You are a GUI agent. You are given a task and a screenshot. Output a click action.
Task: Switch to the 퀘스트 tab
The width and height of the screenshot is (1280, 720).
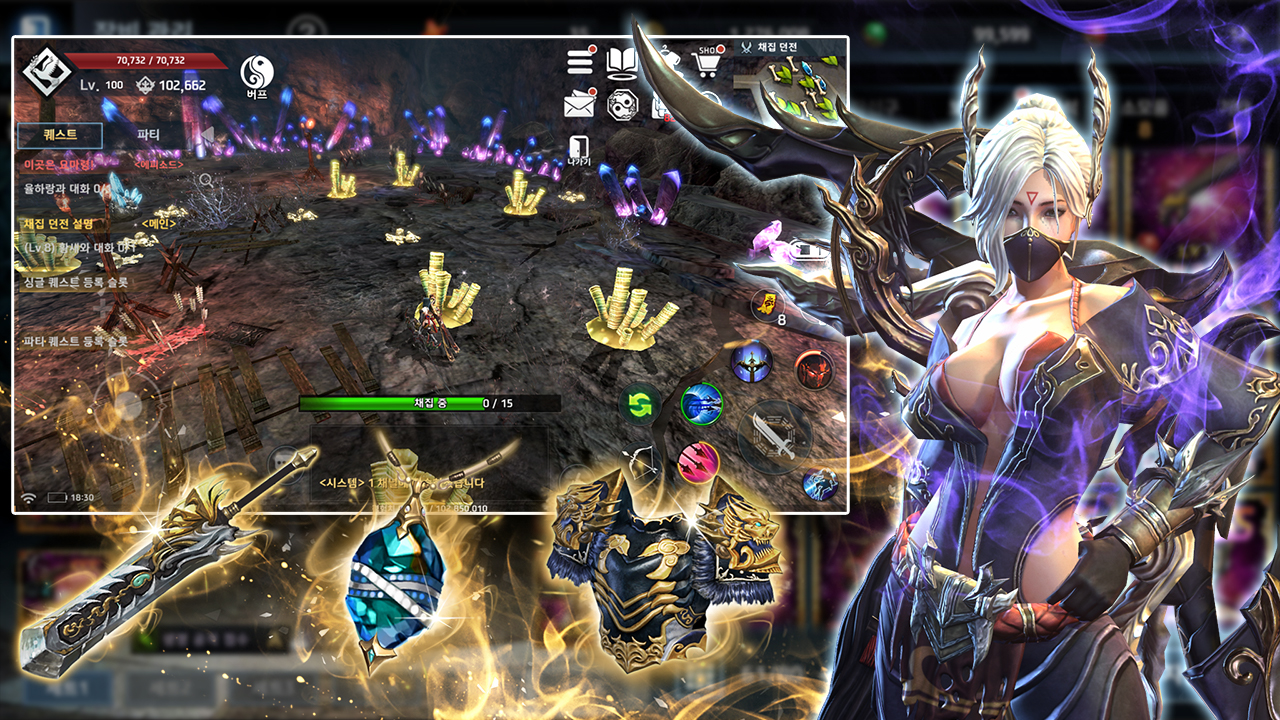60,135
